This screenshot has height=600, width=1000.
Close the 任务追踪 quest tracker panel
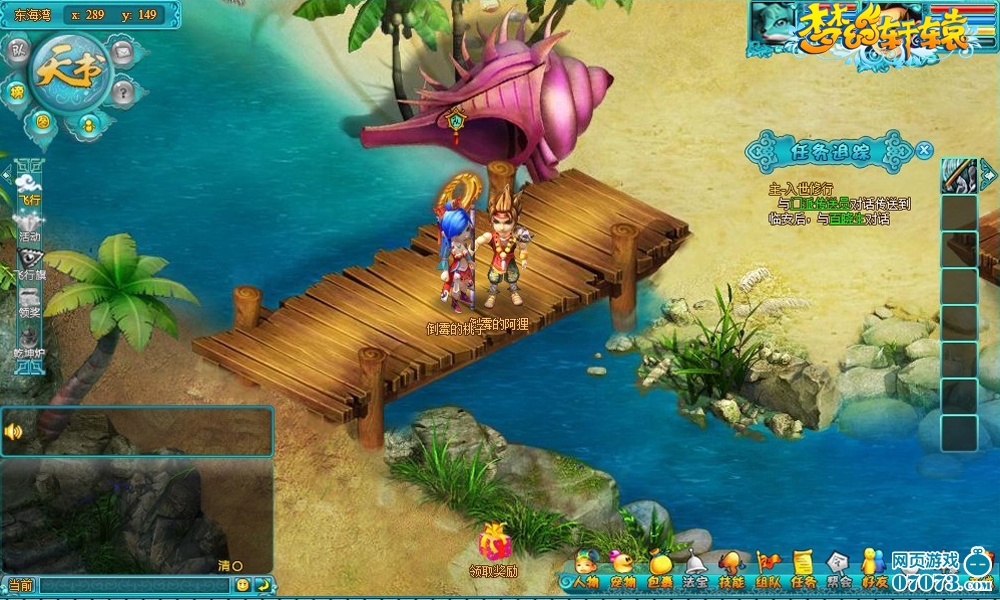[x=924, y=150]
